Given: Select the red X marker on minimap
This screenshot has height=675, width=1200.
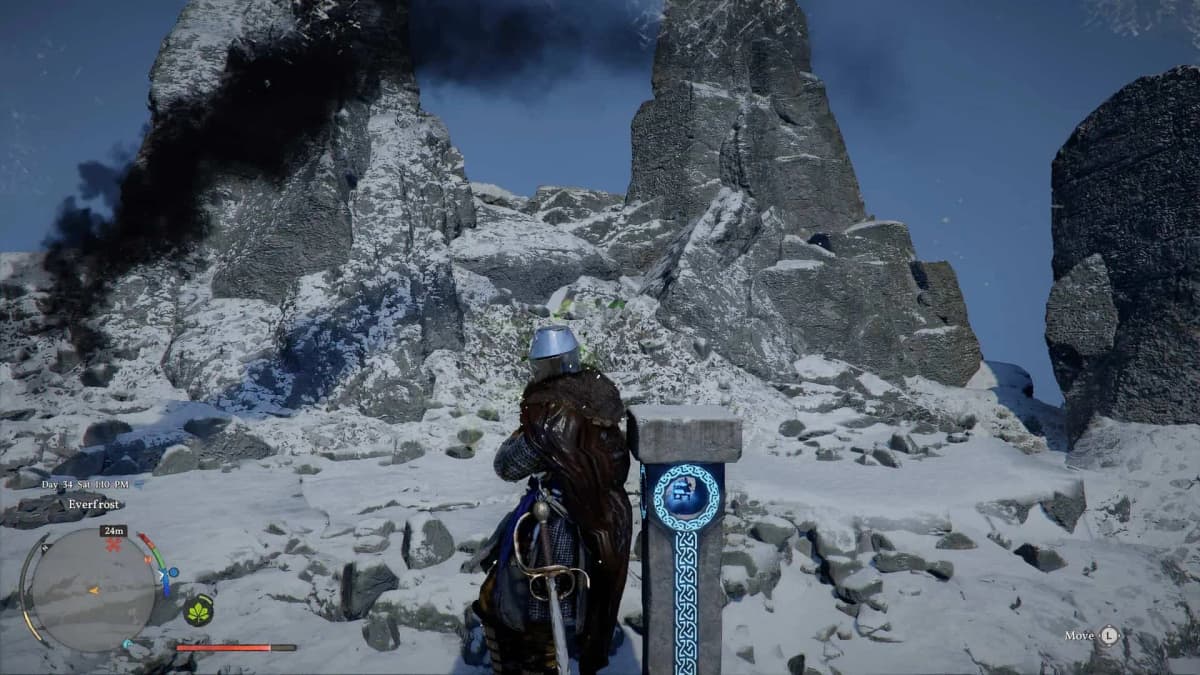Looking at the screenshot, I should point(113,546).
